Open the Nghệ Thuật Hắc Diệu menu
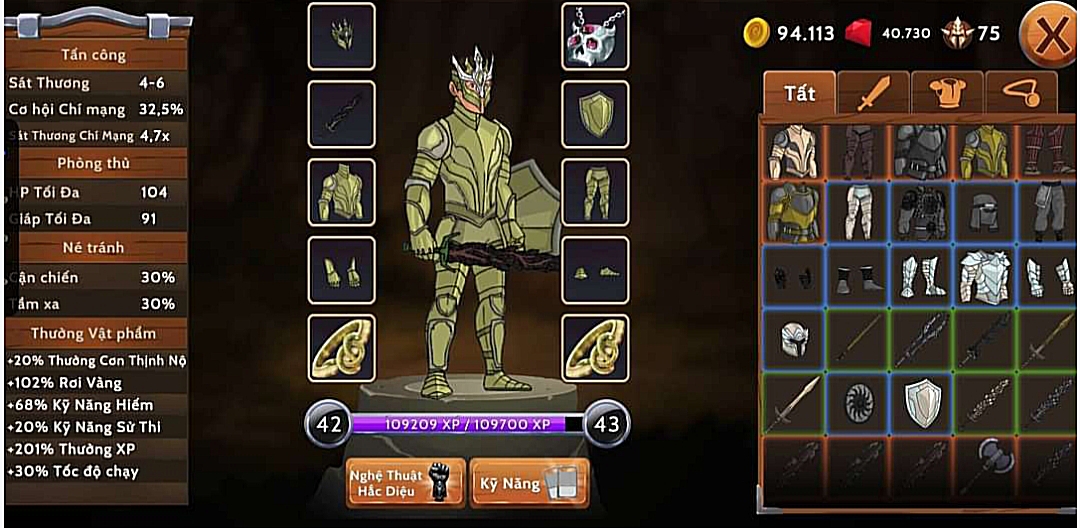1080x528 pixels. tap(406, 483)
